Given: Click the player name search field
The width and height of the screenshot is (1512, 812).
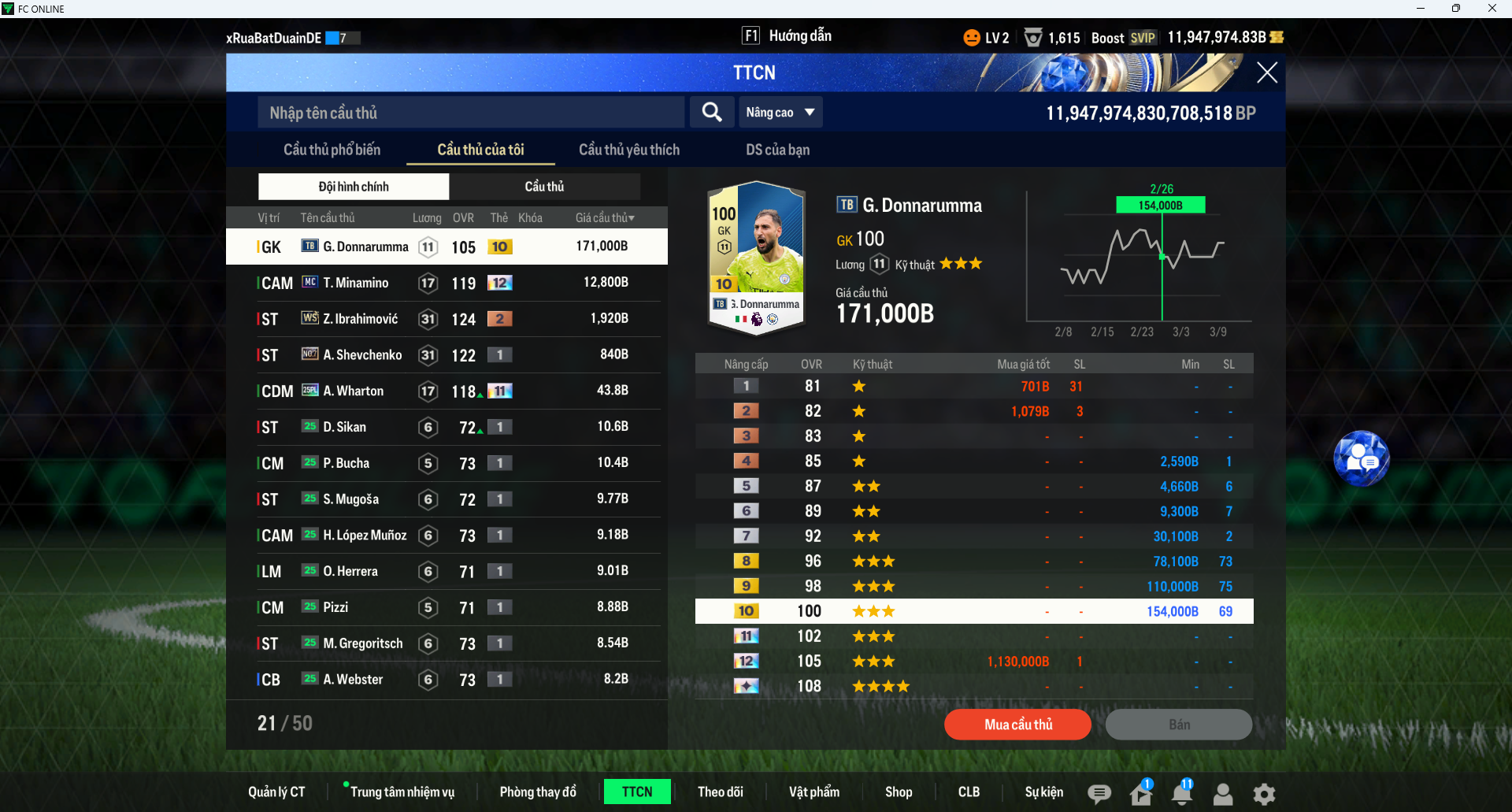Looking at the screenshot, I should 471,113.
